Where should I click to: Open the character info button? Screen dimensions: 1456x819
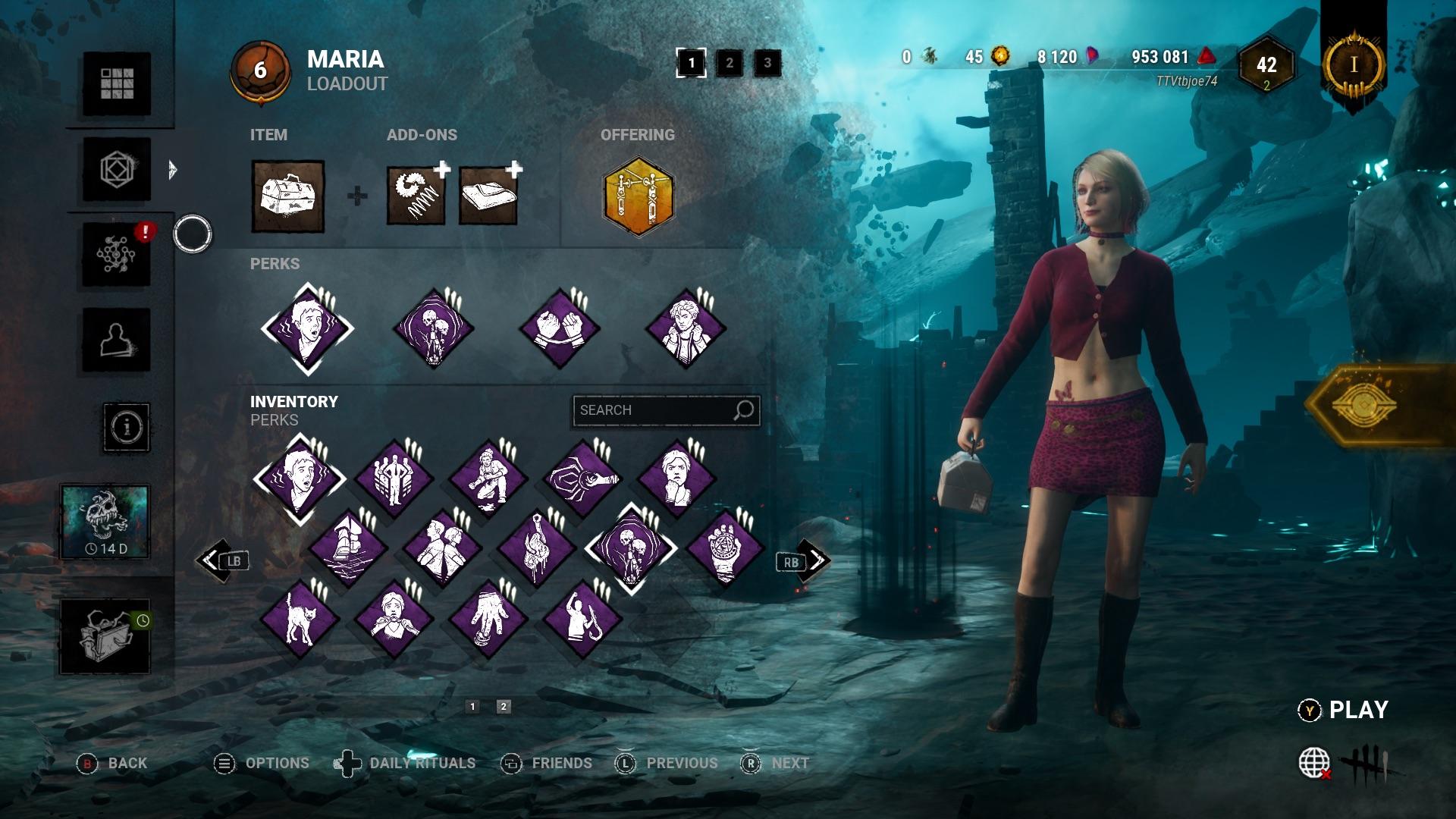click(127, 427)
